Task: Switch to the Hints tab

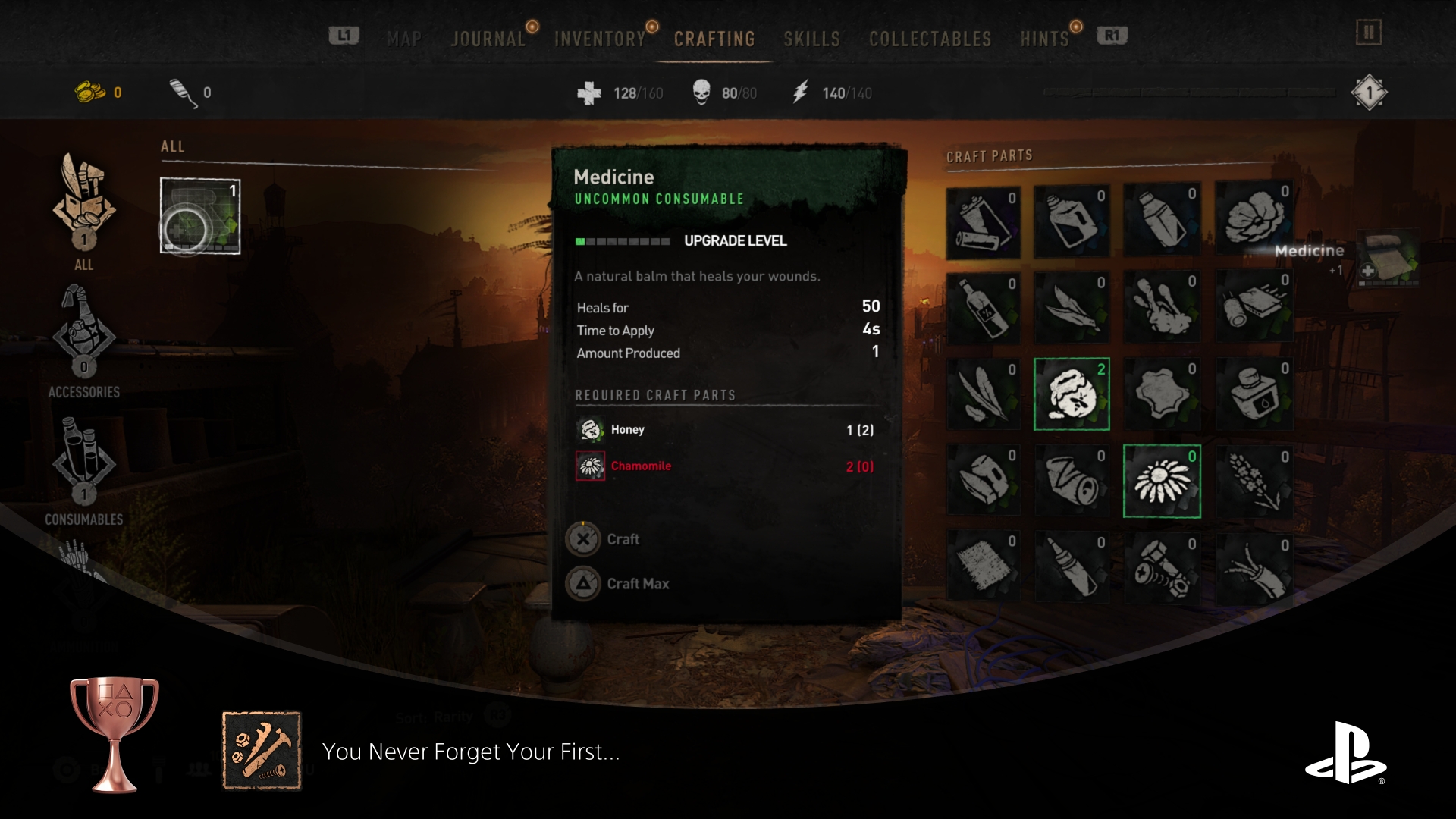Action: click(x=1044, y=39)
